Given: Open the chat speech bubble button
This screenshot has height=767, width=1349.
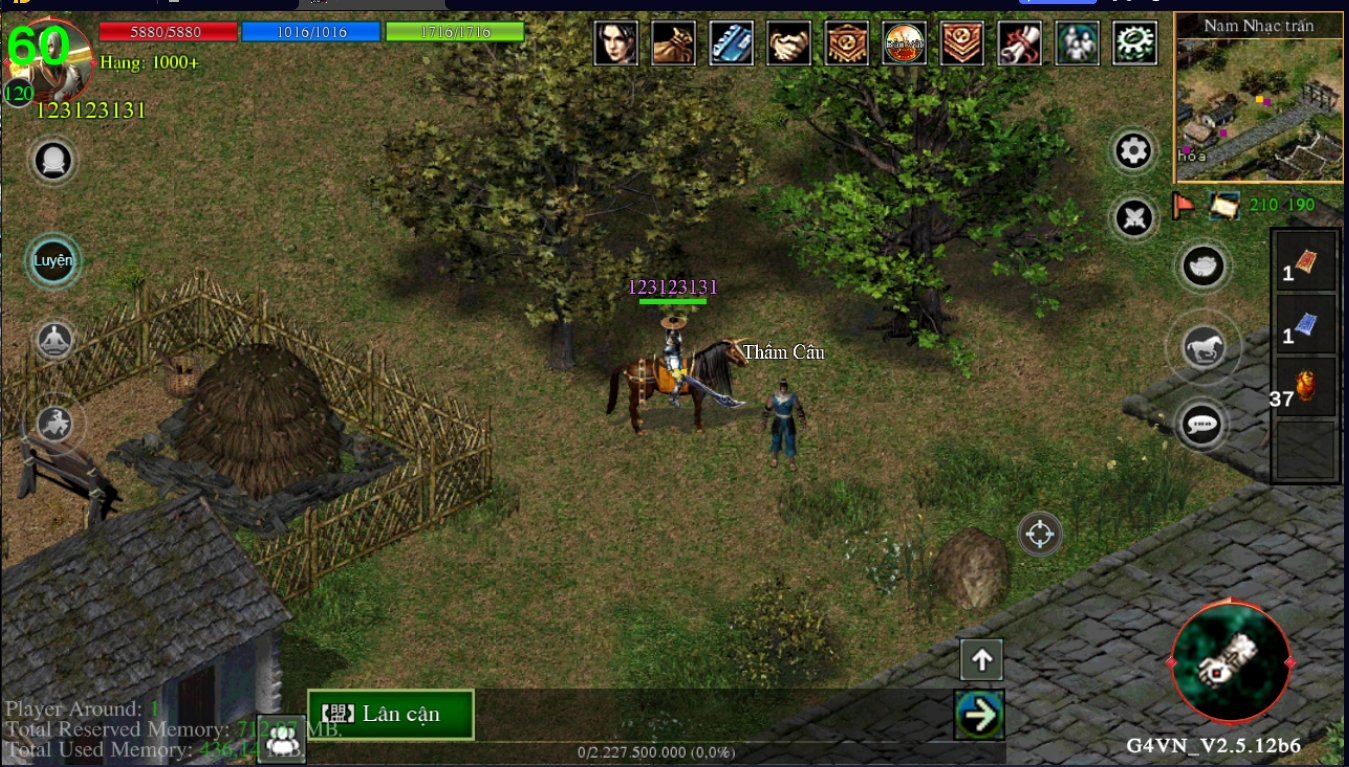Looking at the screenshot, I should click(x=1202, y=425).
